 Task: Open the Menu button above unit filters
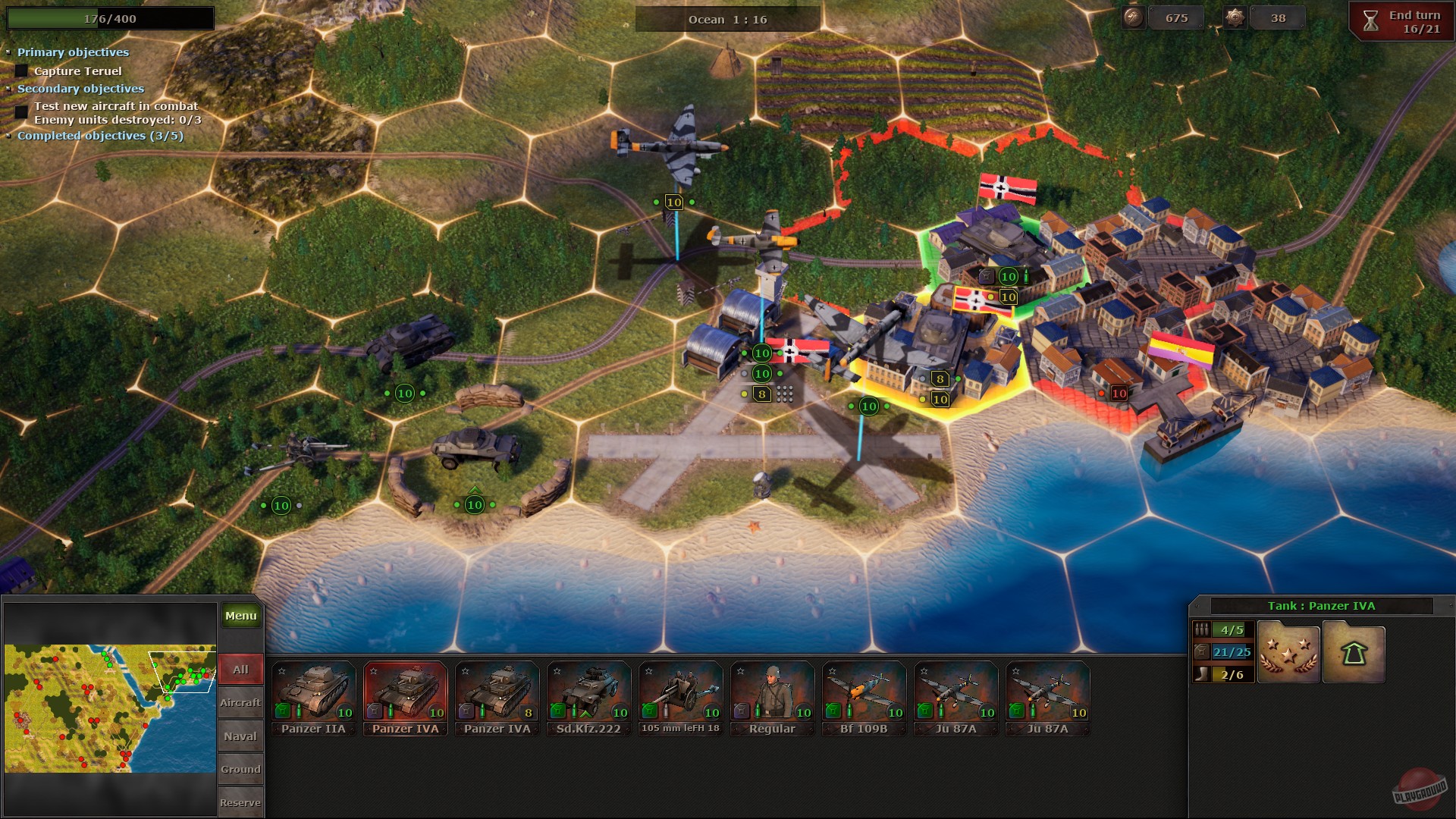coord(240,616)
